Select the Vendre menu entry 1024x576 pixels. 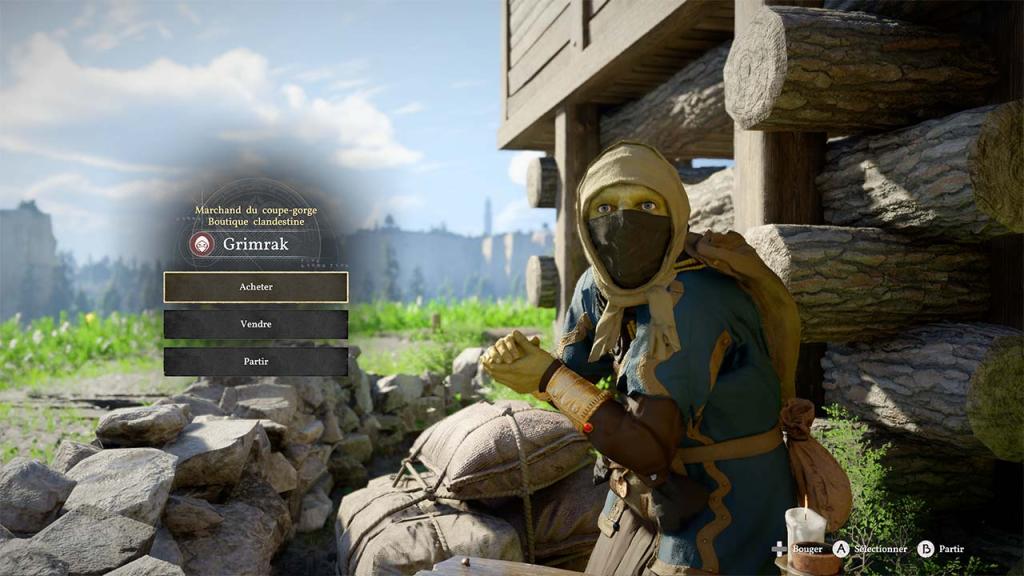coord(256,324)
